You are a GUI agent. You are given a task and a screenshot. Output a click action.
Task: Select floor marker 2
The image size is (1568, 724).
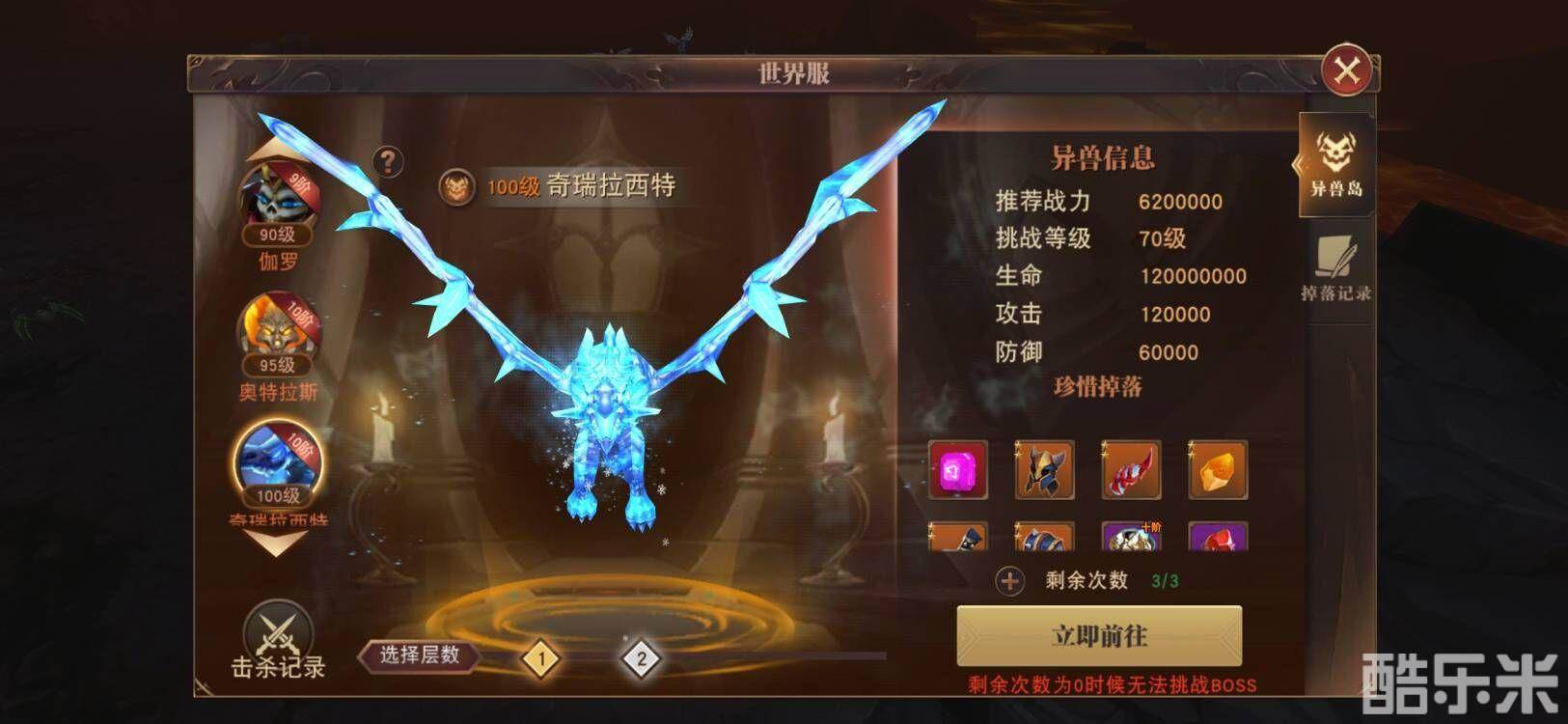pos(640,659)
